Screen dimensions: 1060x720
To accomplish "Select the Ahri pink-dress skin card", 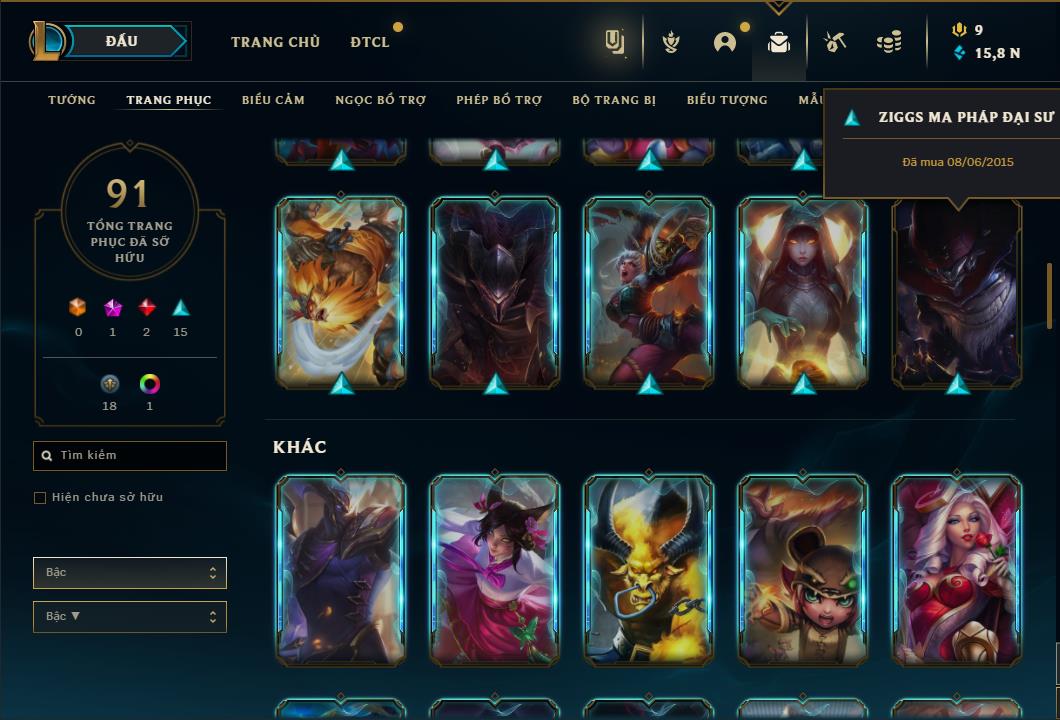I will click(495, 570).
